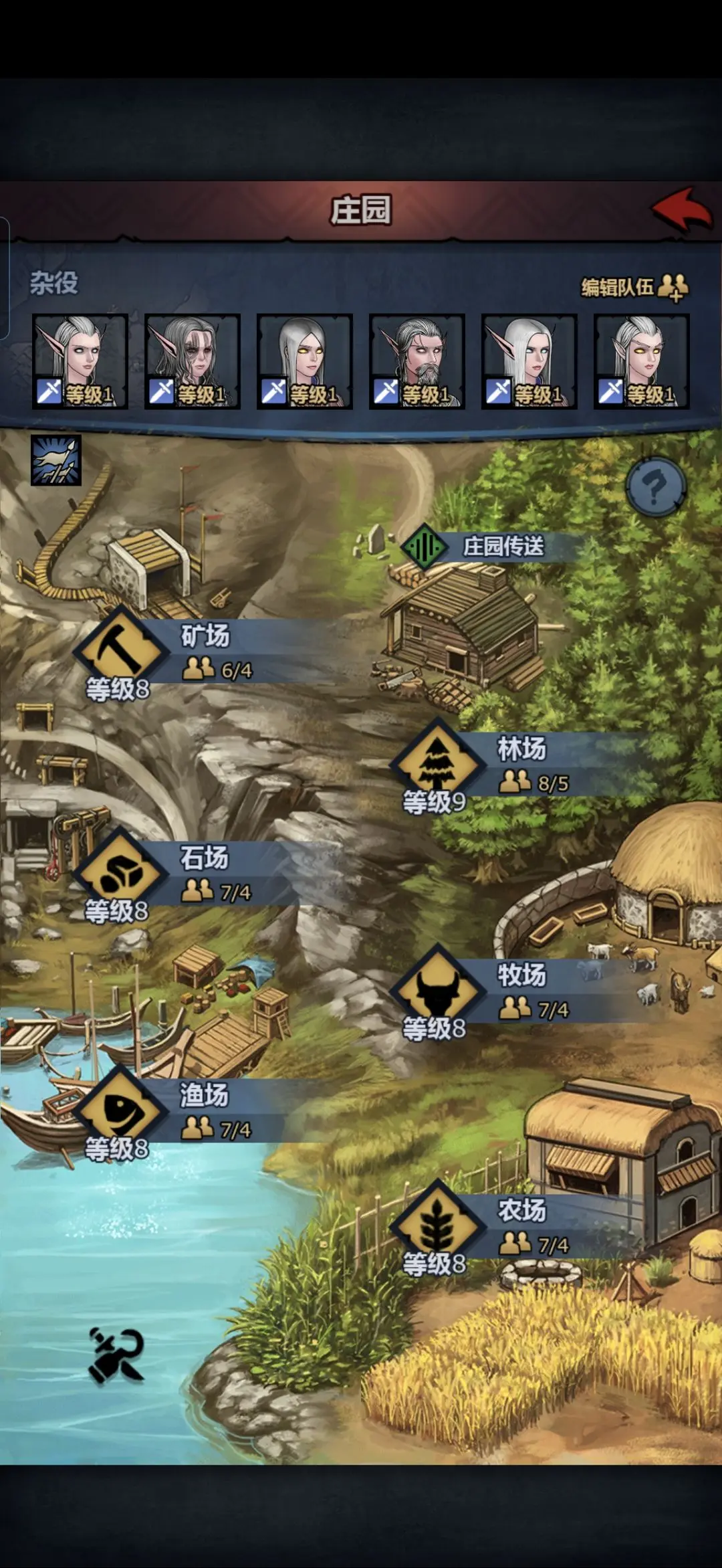Select the scarred-face elf worker portrait
The height and width of the screenshot is (1568, 722).
(x=192, y=361)
